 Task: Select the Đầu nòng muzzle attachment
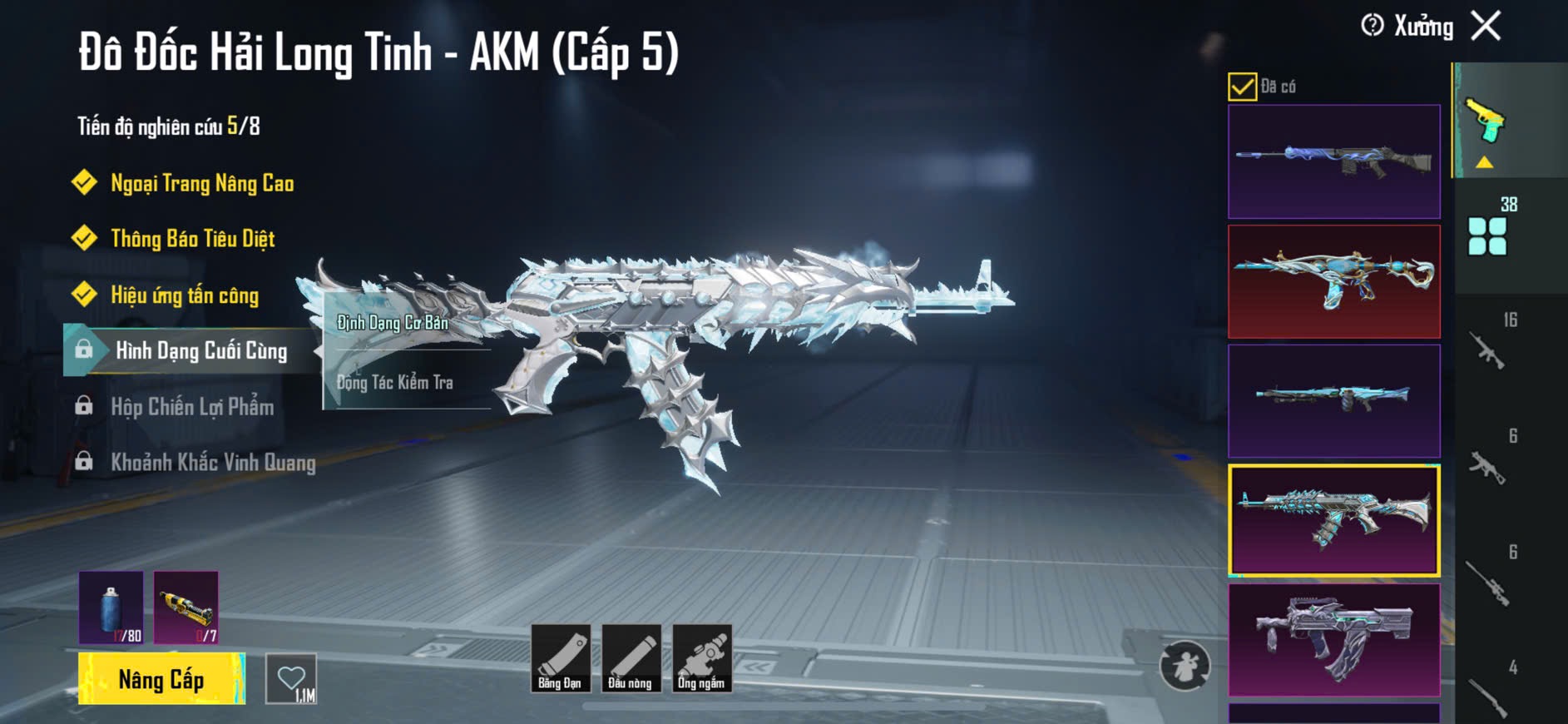(x=631, y=658)
